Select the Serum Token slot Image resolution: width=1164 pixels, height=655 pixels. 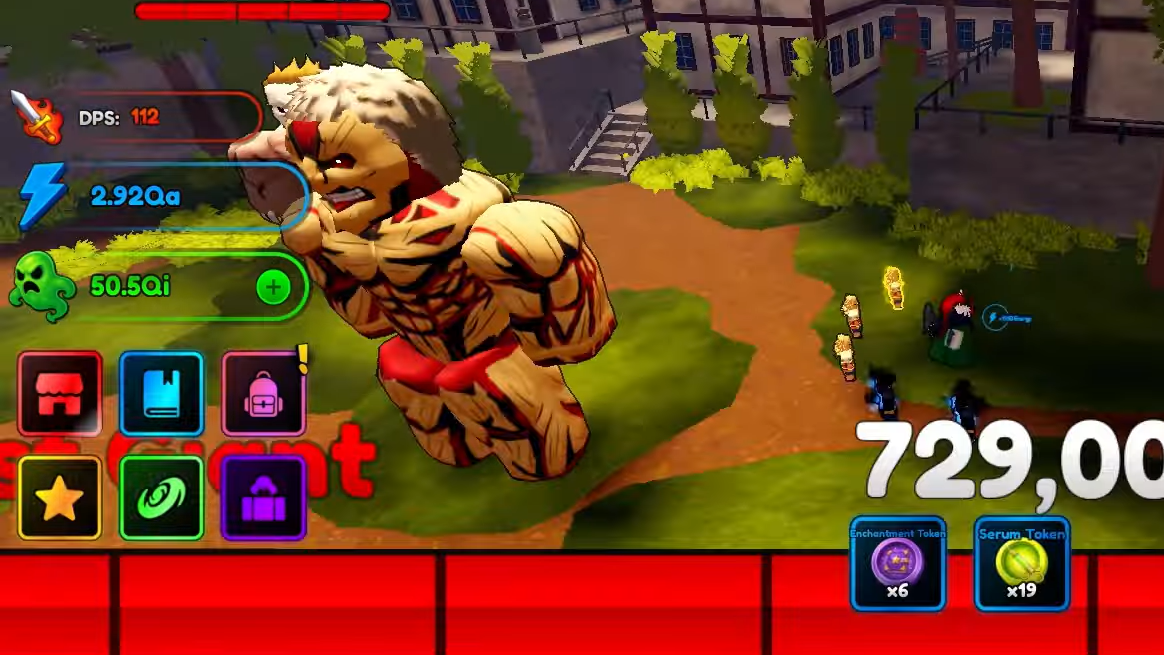tap(1021, 564)
